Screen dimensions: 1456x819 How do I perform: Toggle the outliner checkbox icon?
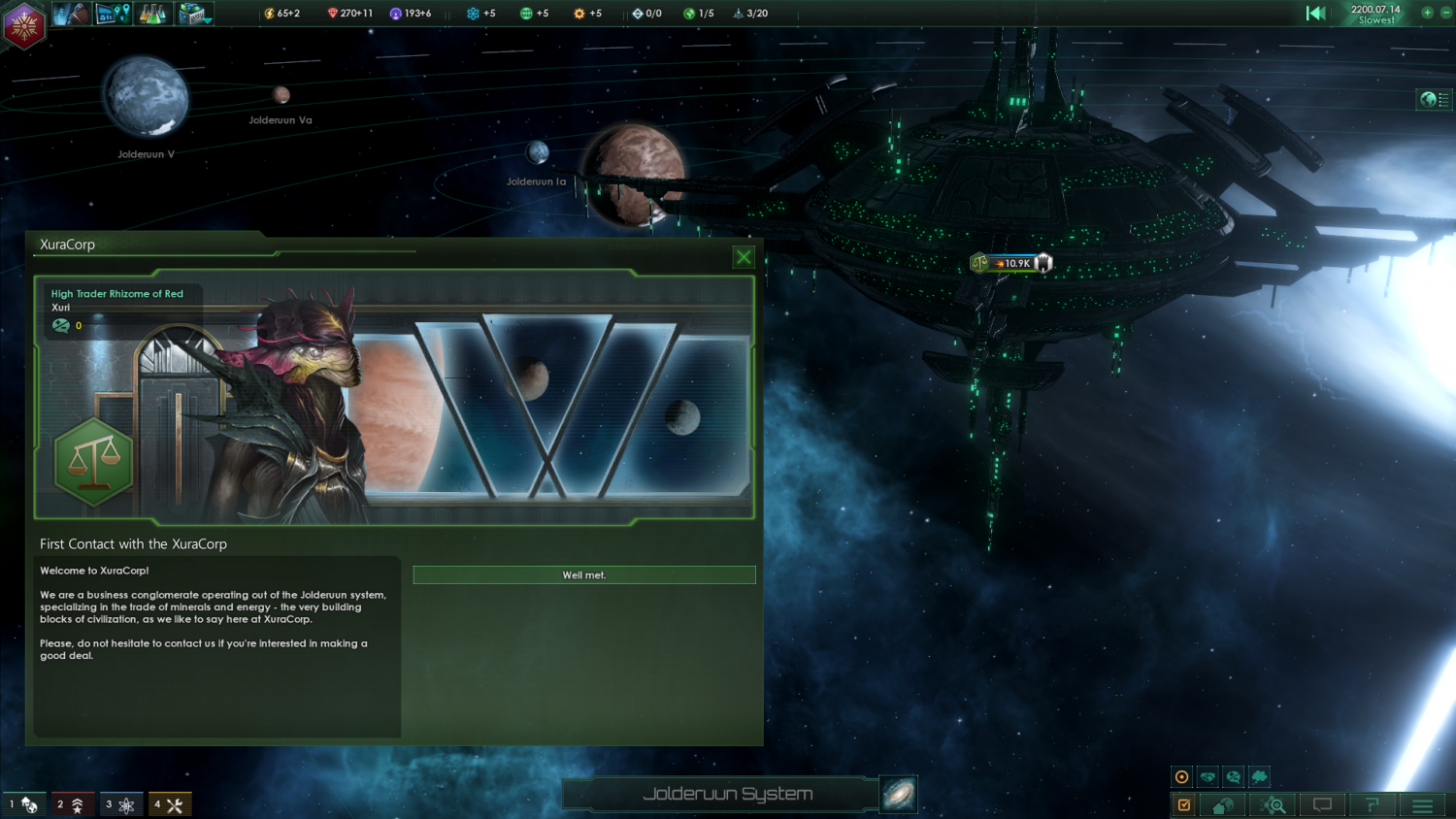point(1184,804)
